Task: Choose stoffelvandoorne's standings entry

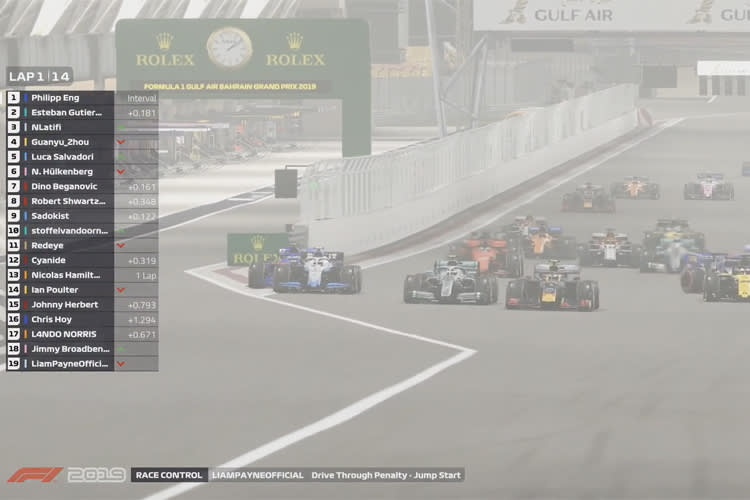Action: click(80, 231)
